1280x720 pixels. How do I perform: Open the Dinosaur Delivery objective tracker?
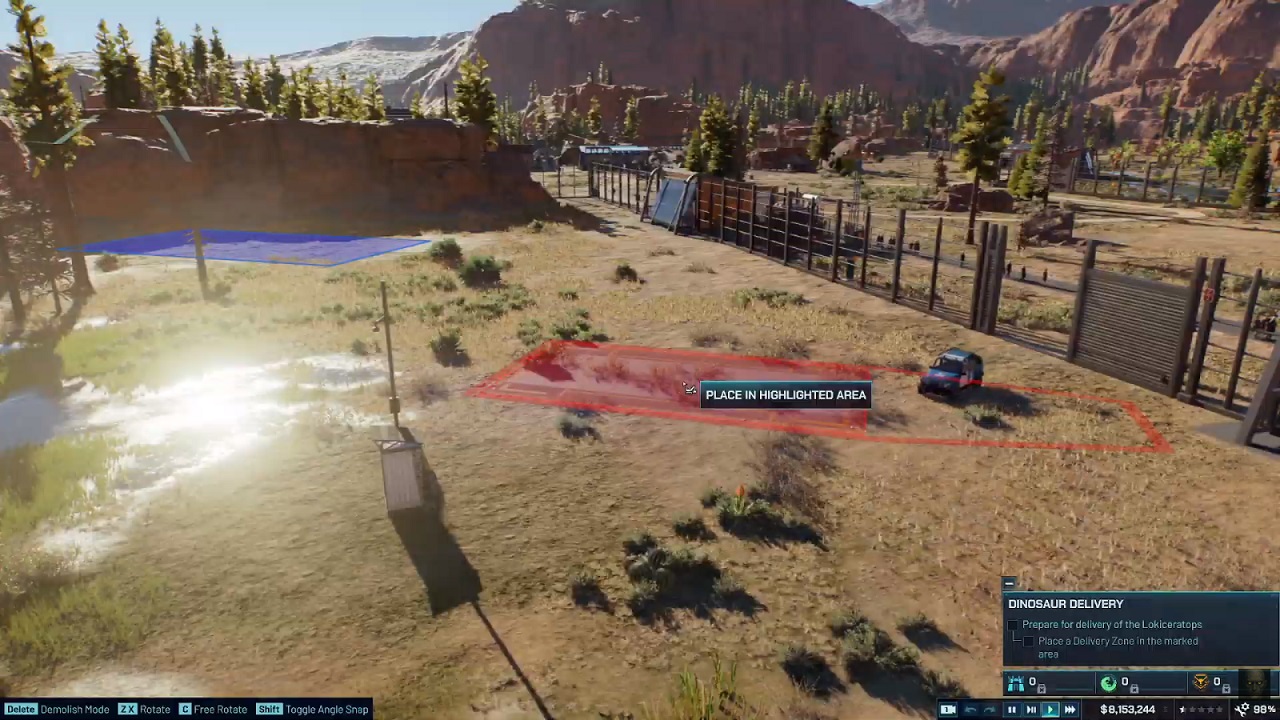[1065, 604]
